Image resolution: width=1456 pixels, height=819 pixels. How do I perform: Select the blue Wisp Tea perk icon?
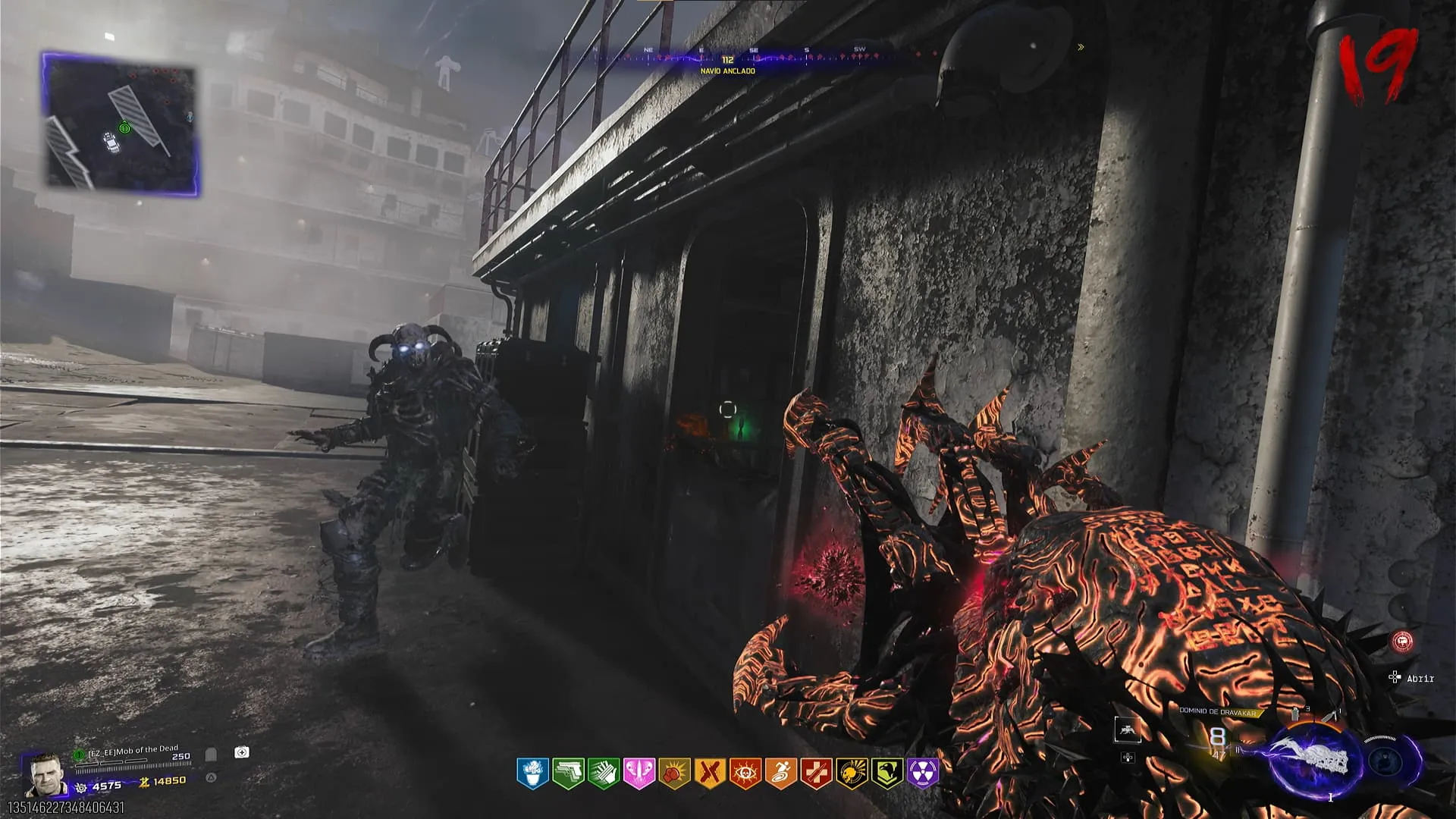pos(532,773)
